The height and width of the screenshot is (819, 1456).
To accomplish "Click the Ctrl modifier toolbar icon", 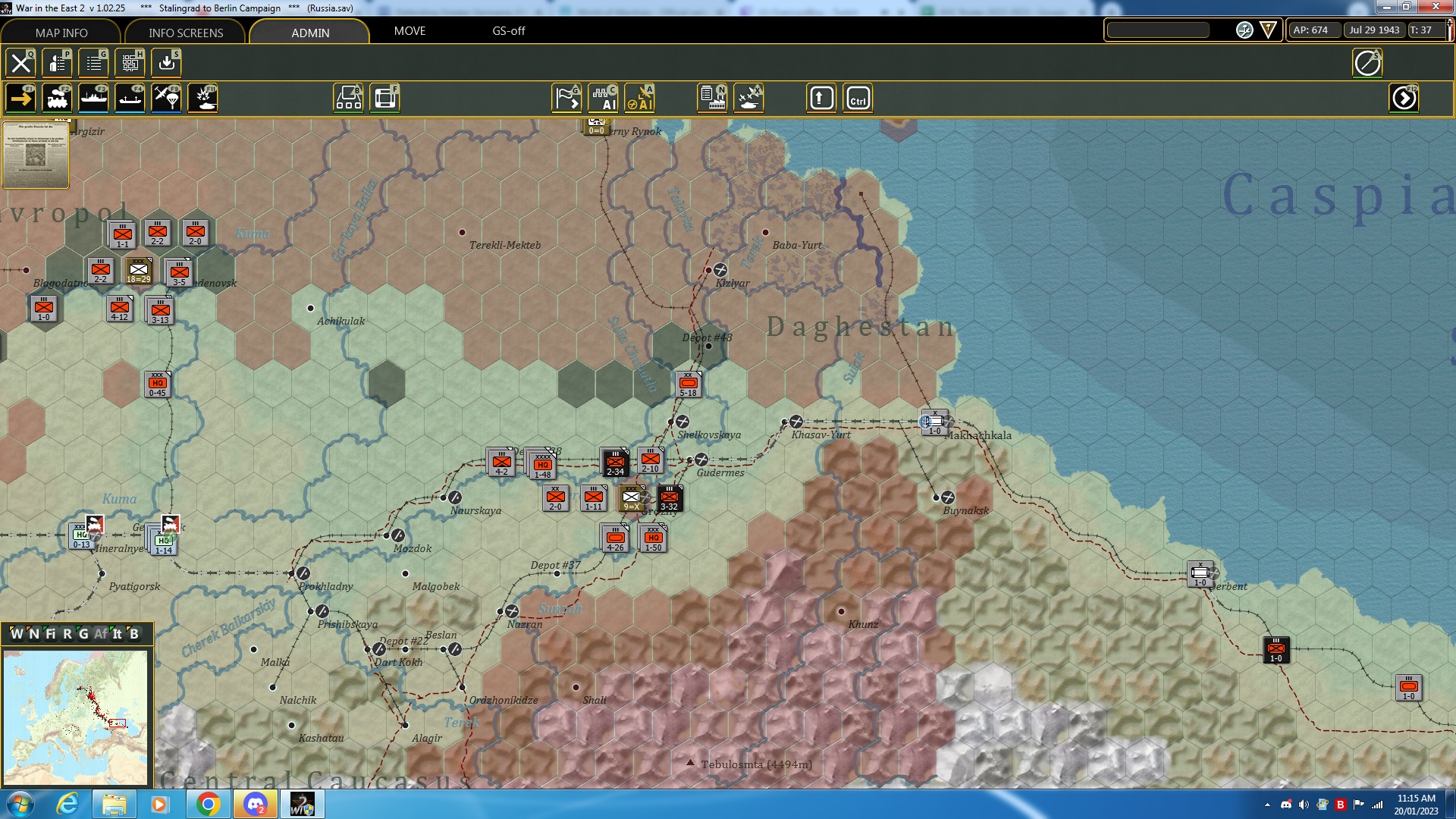I will (x=858, y=97).
